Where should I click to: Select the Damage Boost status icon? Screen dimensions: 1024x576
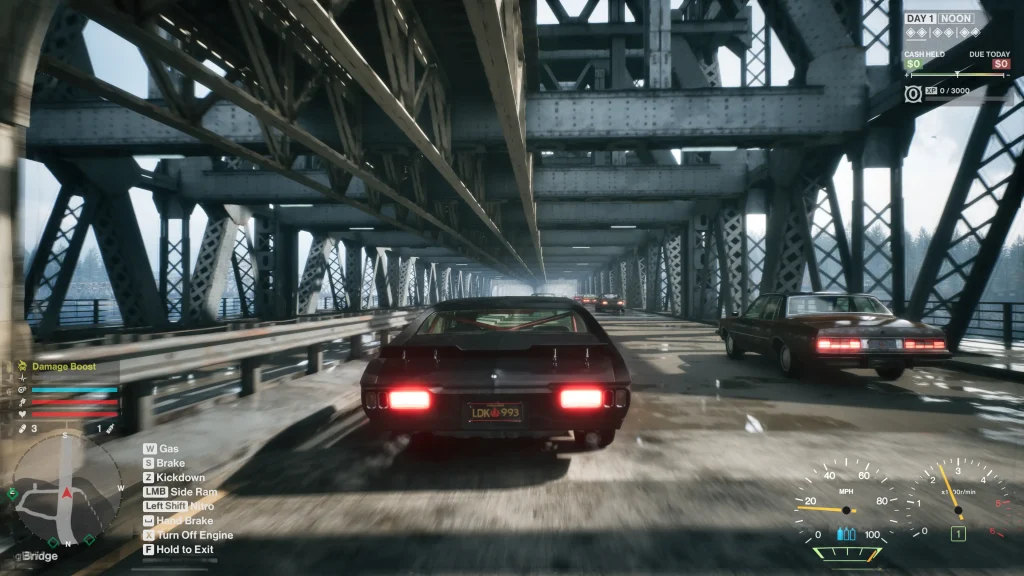click(21, 367)
